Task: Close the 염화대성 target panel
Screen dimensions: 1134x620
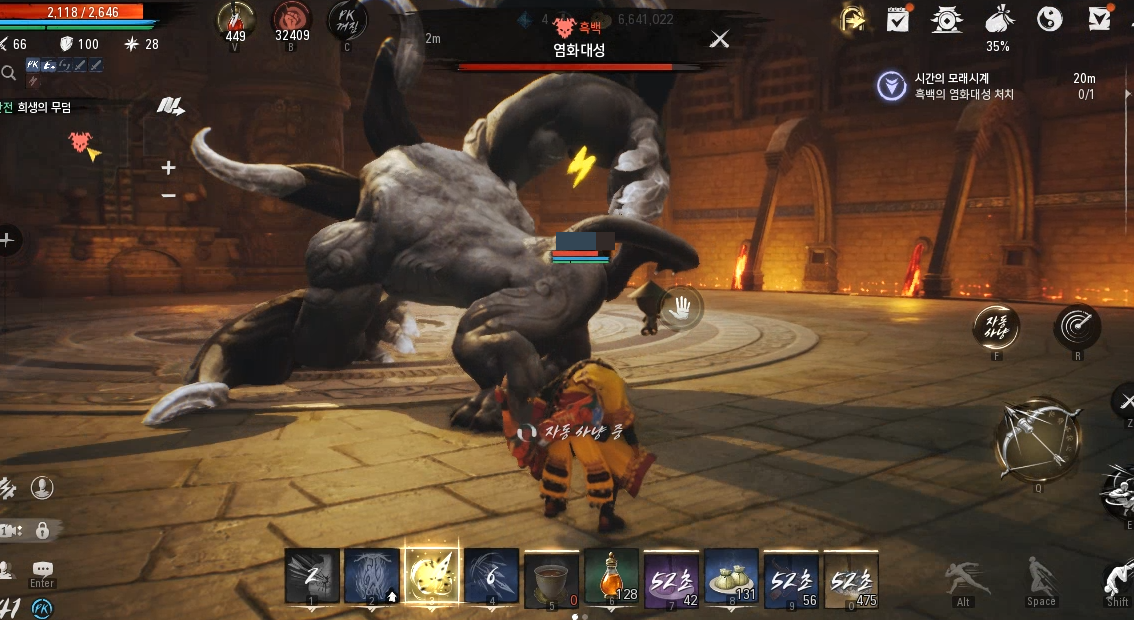Action: click(719, 39)
